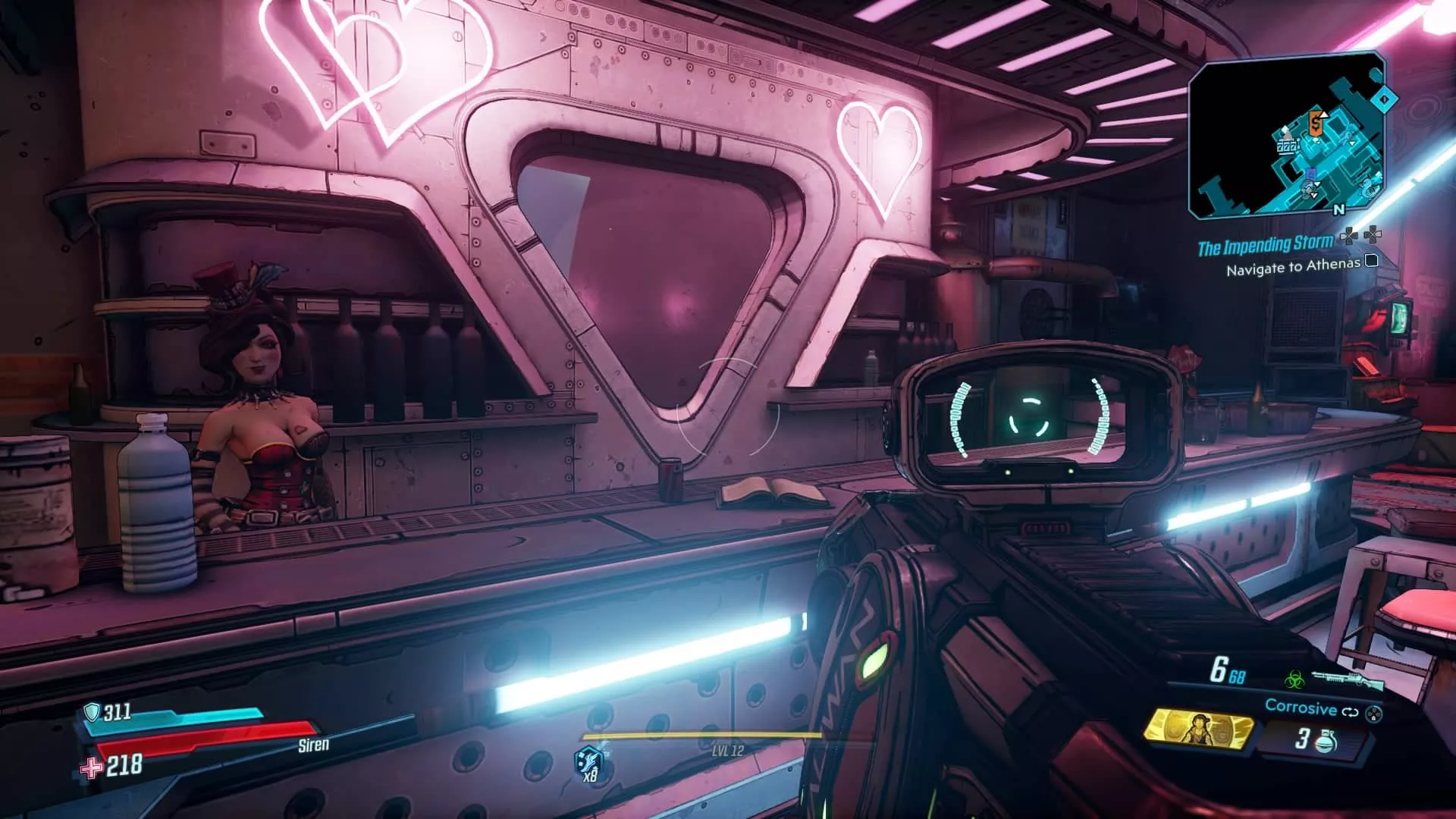Click the compass N on the minimap
Image resolution: width=1456 pixels, height=819 pixels.
click(1339, 209)
